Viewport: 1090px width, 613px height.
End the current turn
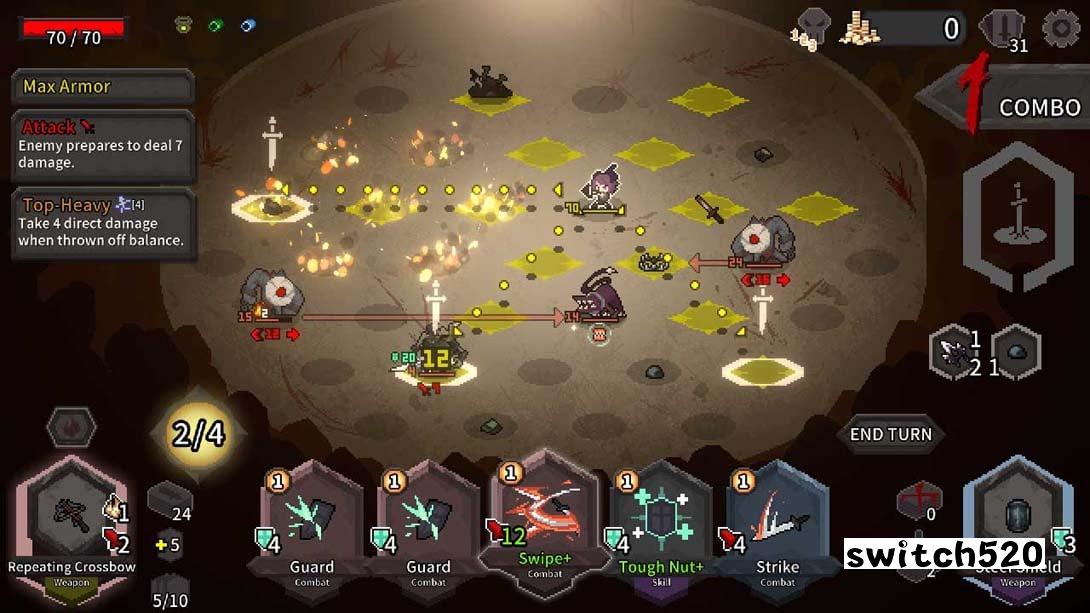coord(890,435)
